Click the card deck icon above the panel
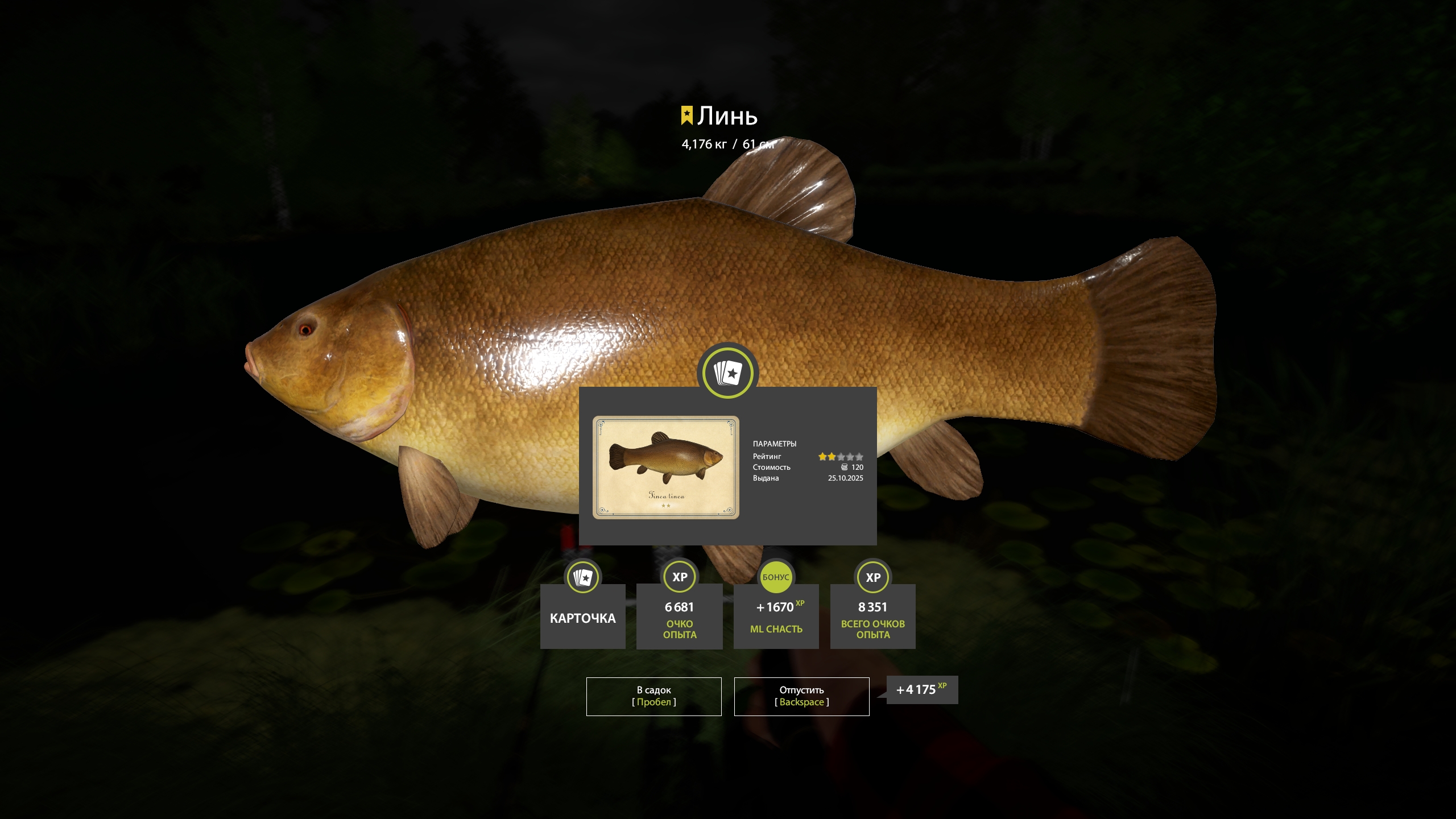1456x819 pixels. pyautogui.click(x=727, y=373)
